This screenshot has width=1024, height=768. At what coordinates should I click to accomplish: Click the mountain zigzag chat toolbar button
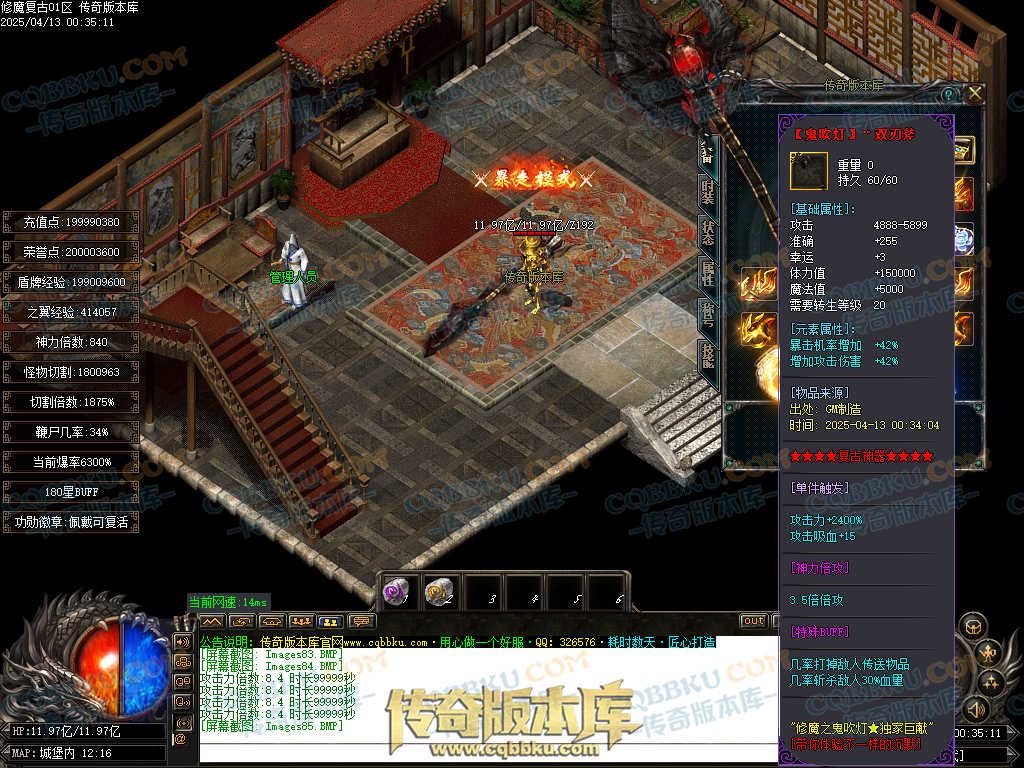[214, 621]
